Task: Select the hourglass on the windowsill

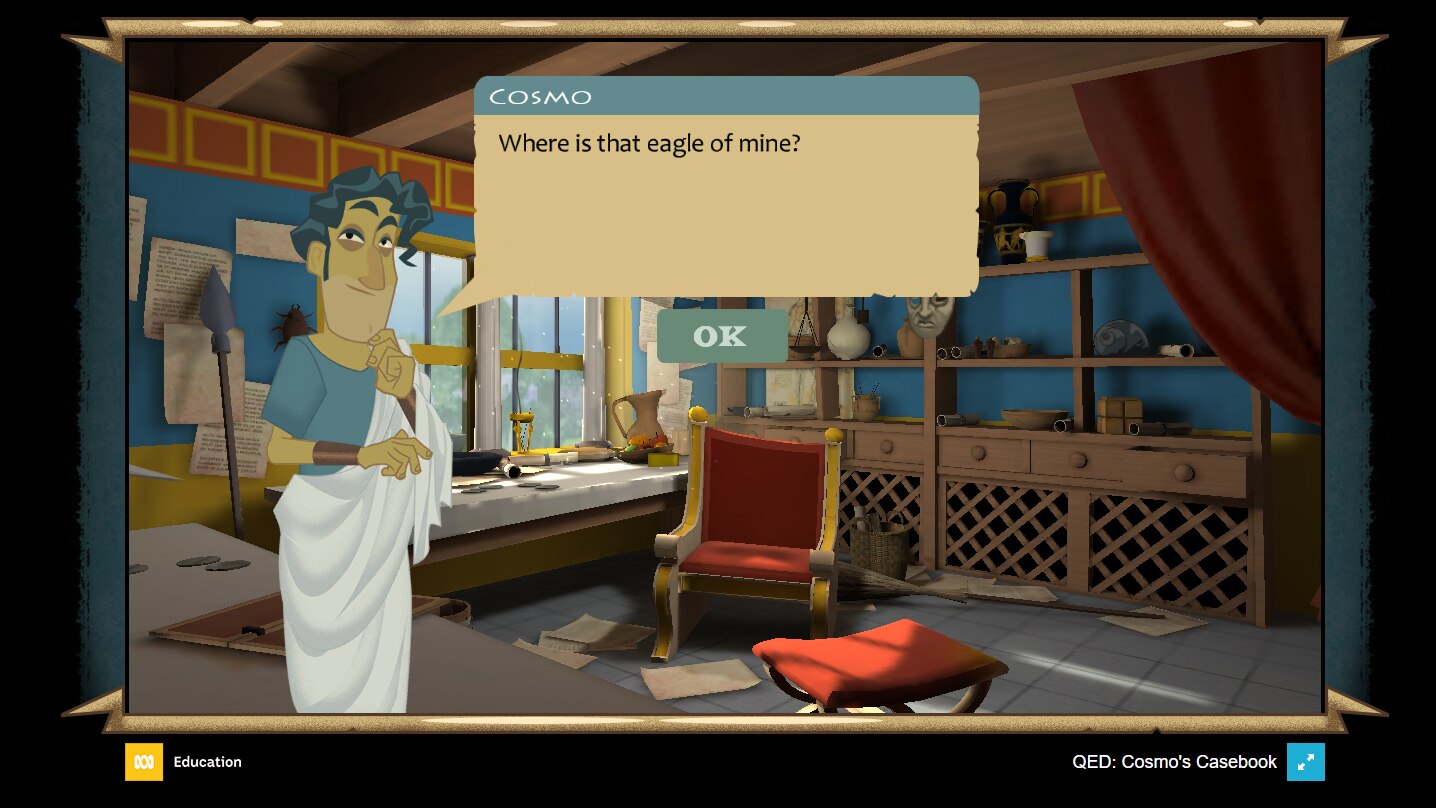Action: 524,430
